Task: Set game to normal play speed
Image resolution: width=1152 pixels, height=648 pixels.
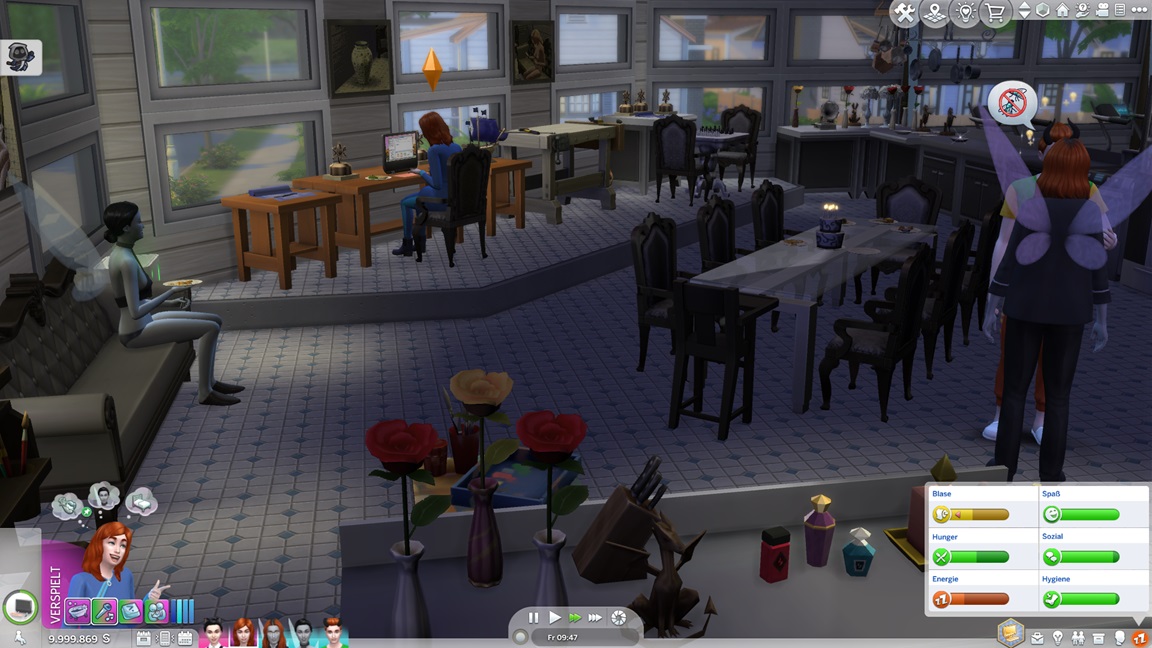Action: pyautogui.click(x=554, y=618)
